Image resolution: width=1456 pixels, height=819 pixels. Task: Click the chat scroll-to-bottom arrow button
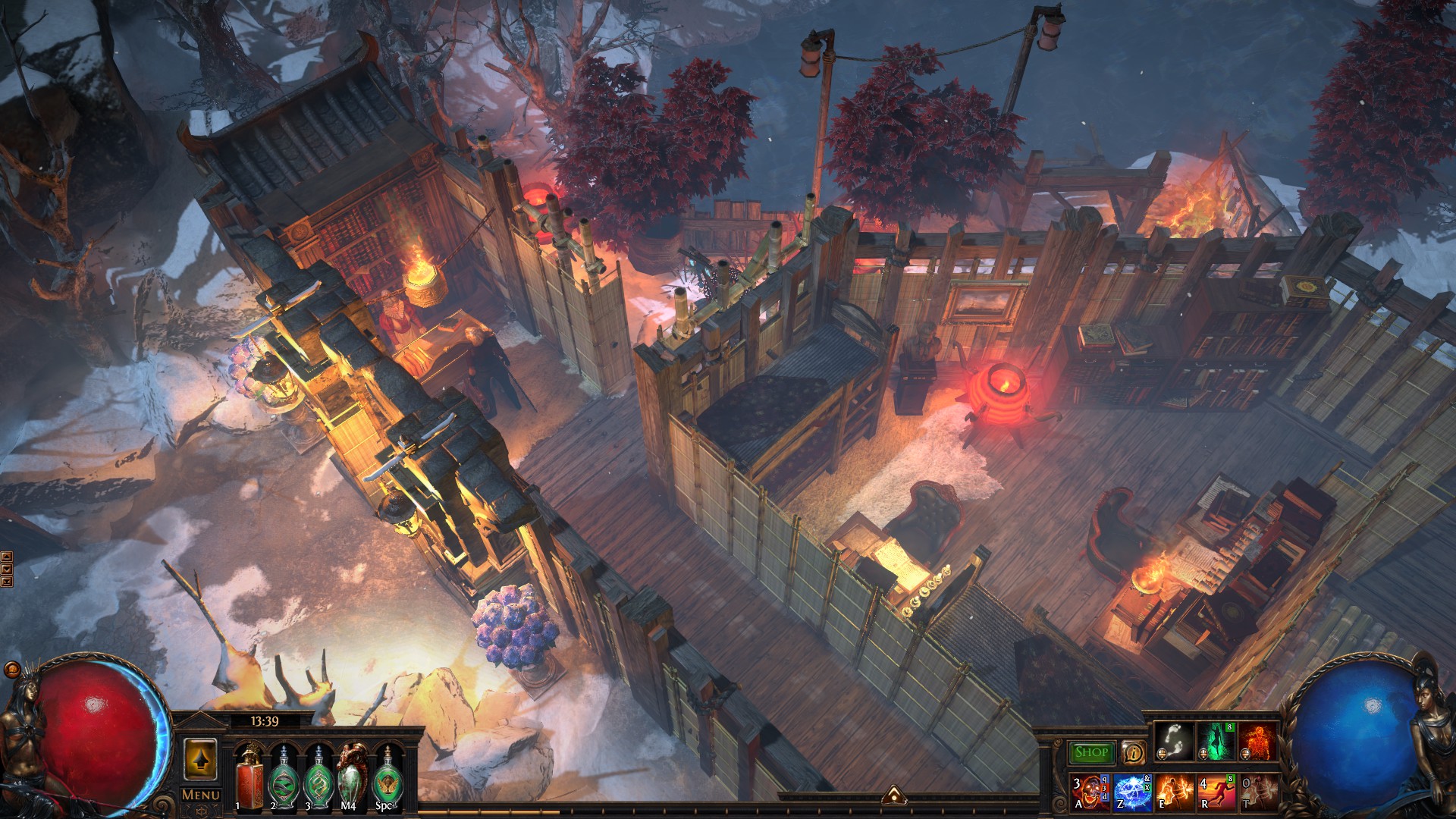[7, 582]
